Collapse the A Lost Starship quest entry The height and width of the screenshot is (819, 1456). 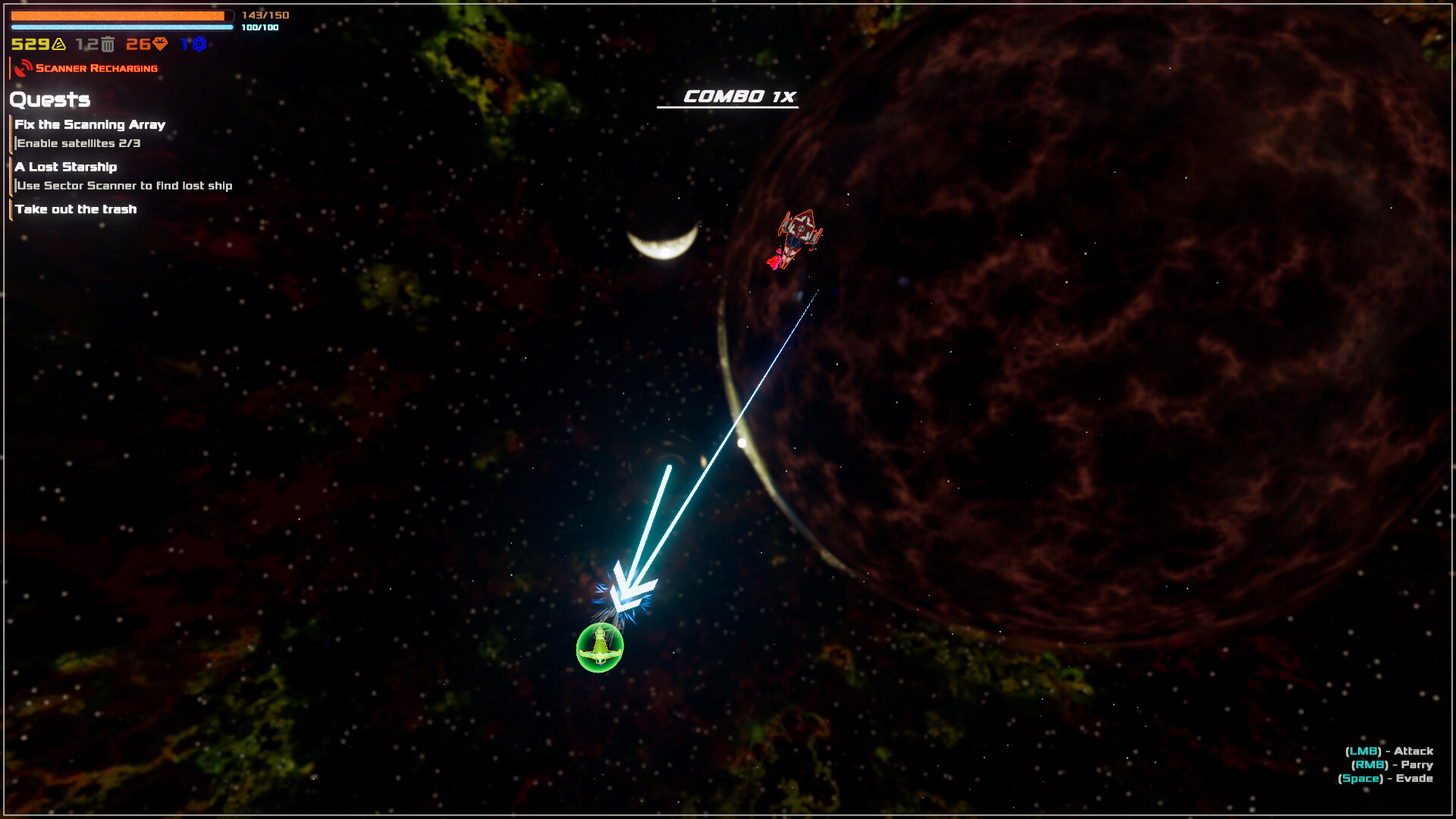67,167
